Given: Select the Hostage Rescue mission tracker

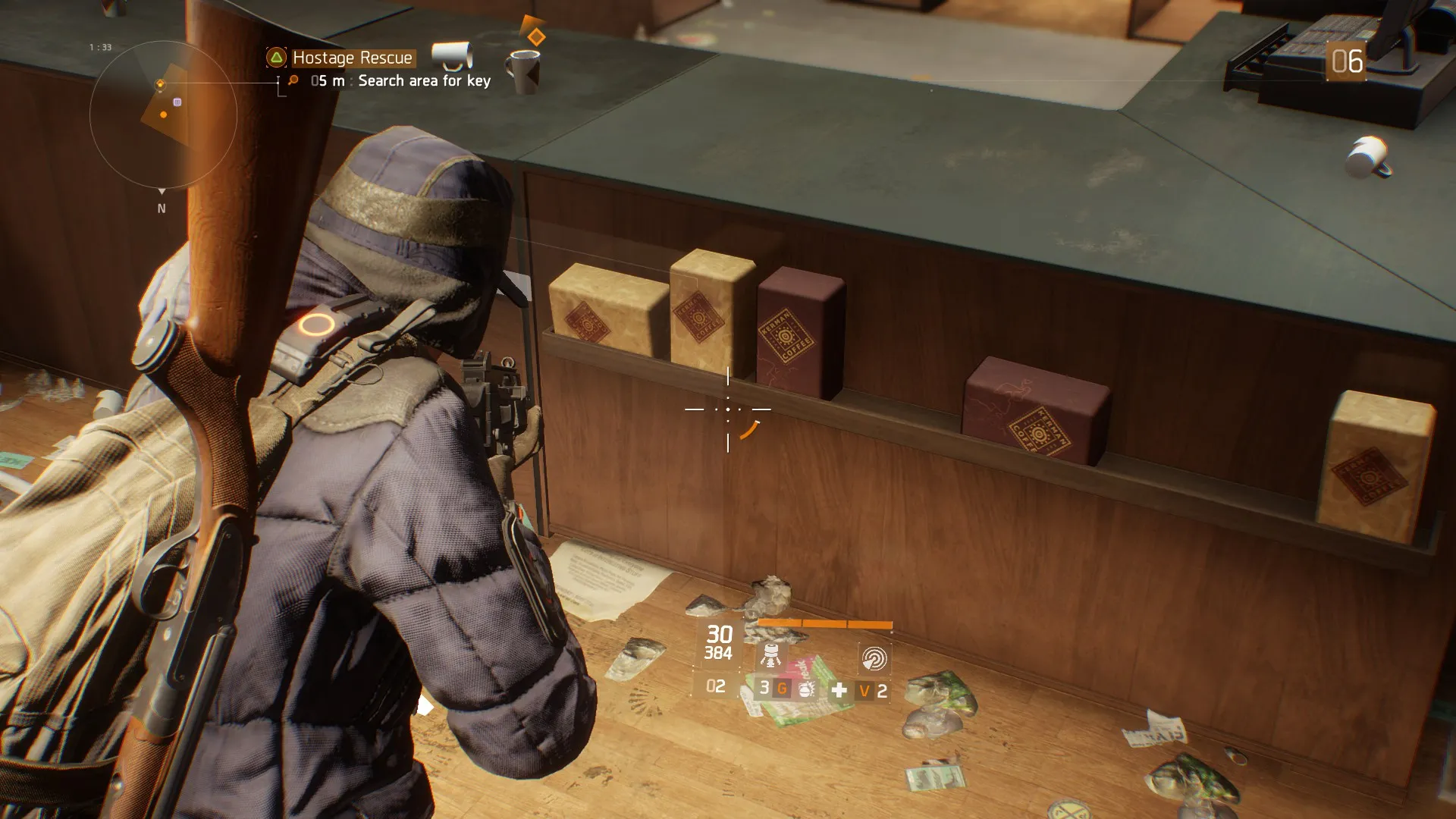Looking at the screenshot, I should (x=352, y=58).
